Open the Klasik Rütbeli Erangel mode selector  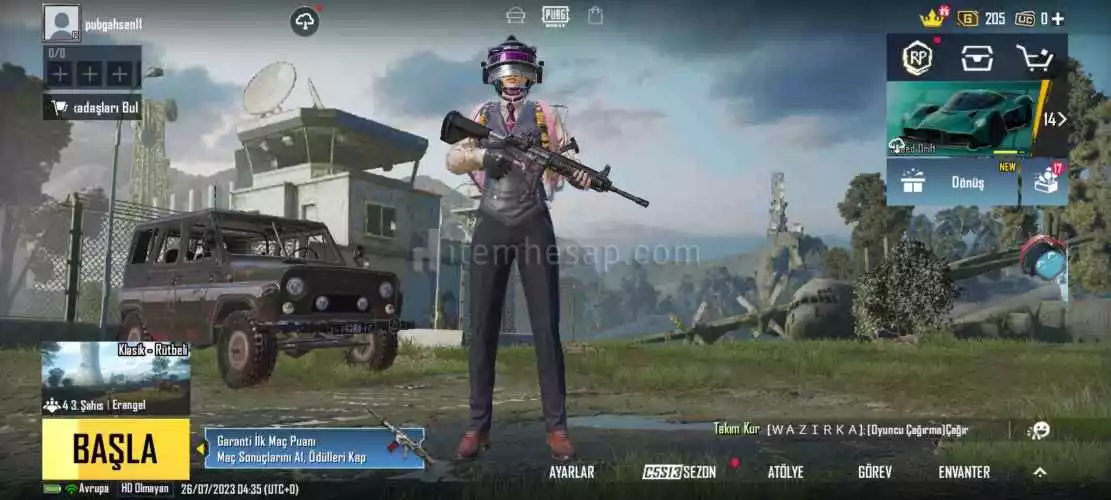coord(115,378)
